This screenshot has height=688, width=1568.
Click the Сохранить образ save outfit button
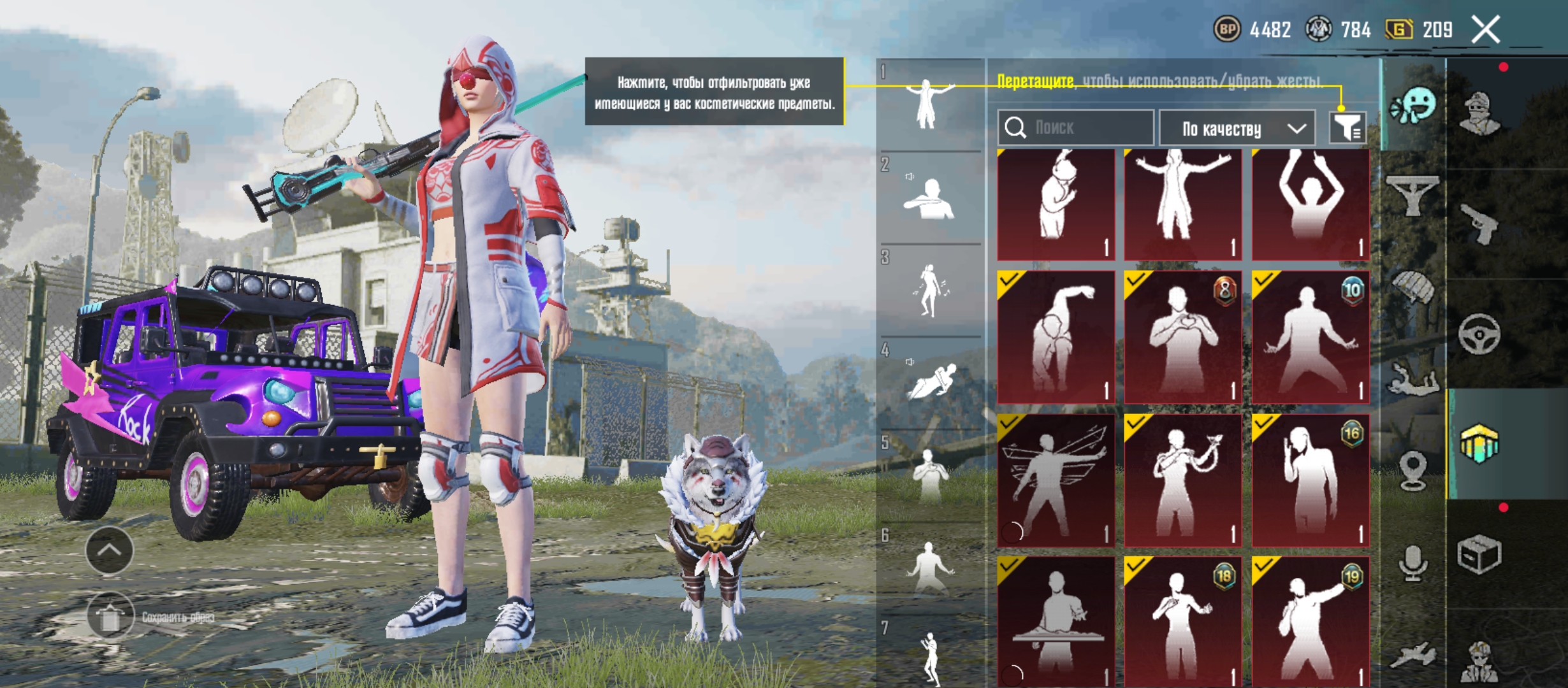pyautogui.click(x=111, y=617)
